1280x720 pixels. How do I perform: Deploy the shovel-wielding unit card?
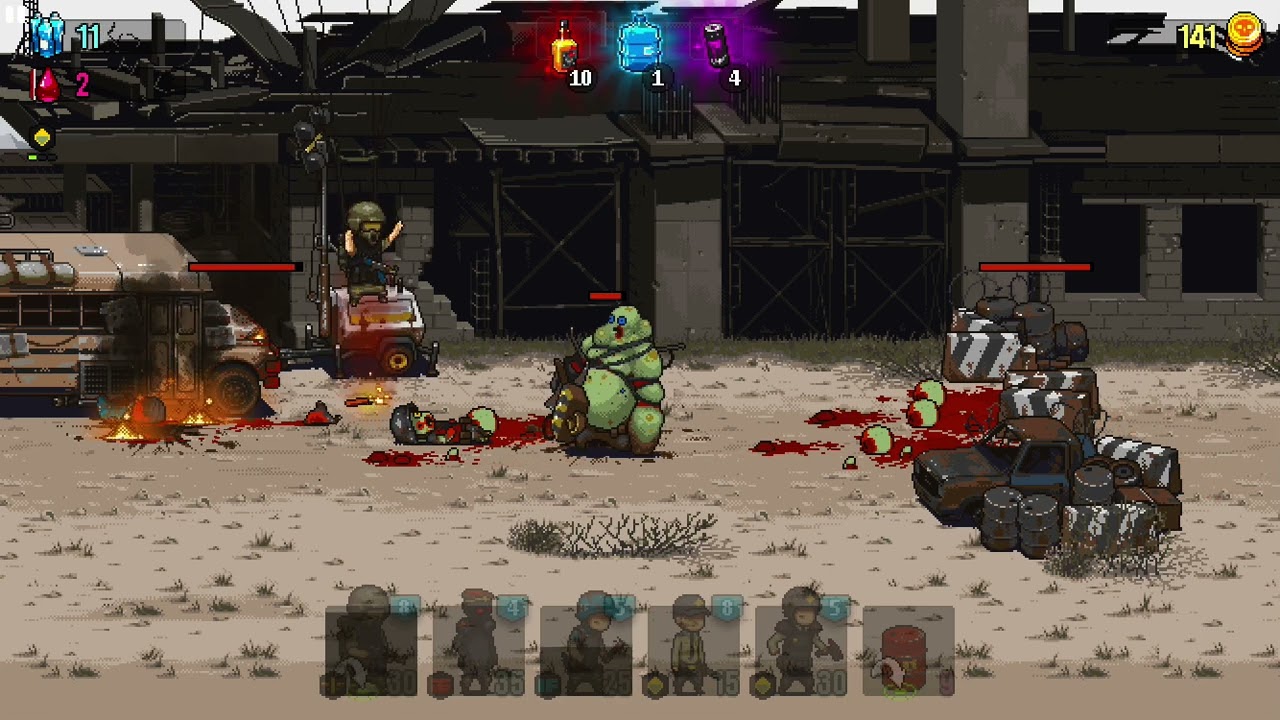tap(801, 650)
